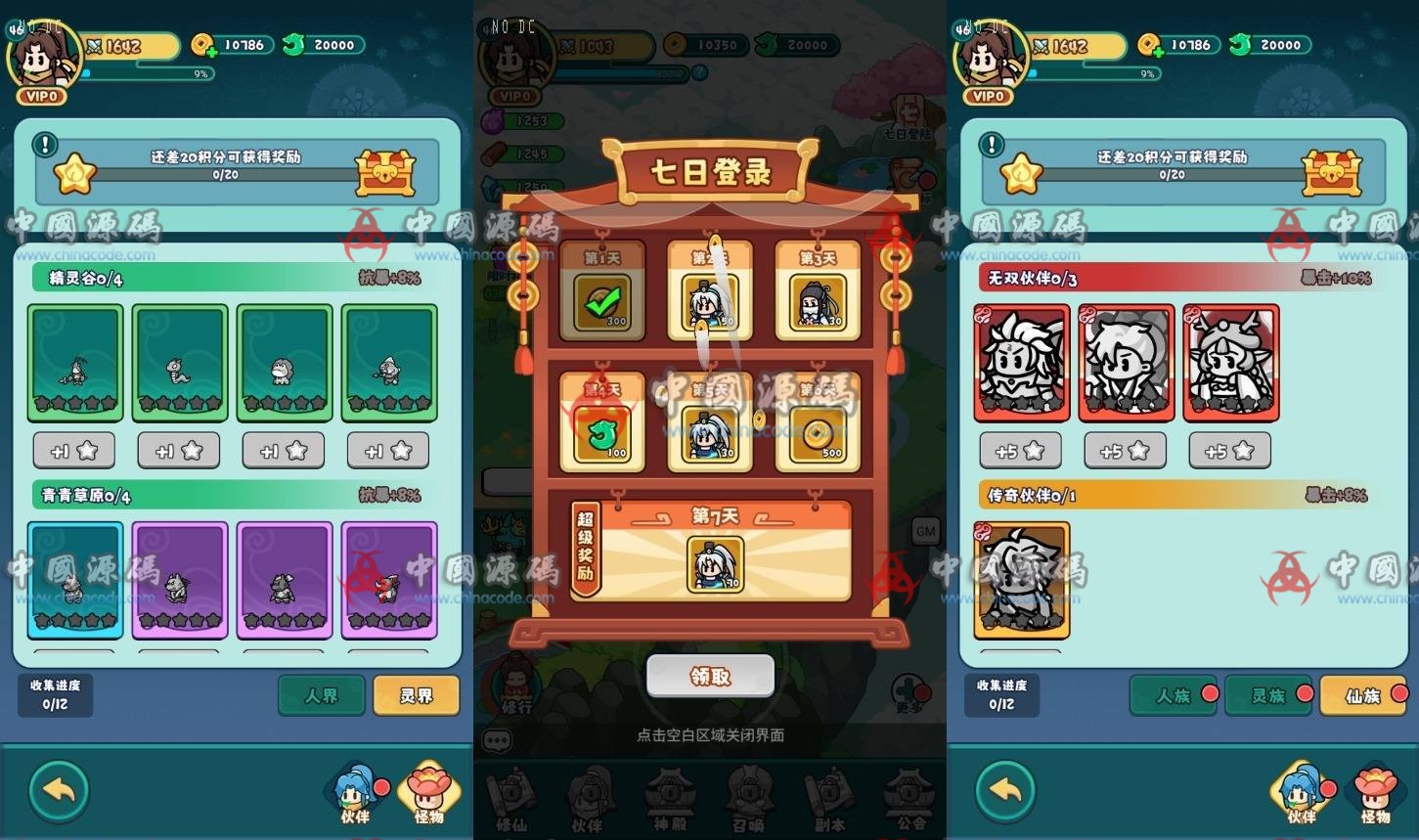Tap the 领取 claim reward button
Viewport: 1419px width, 840px height.
[710, 676]
